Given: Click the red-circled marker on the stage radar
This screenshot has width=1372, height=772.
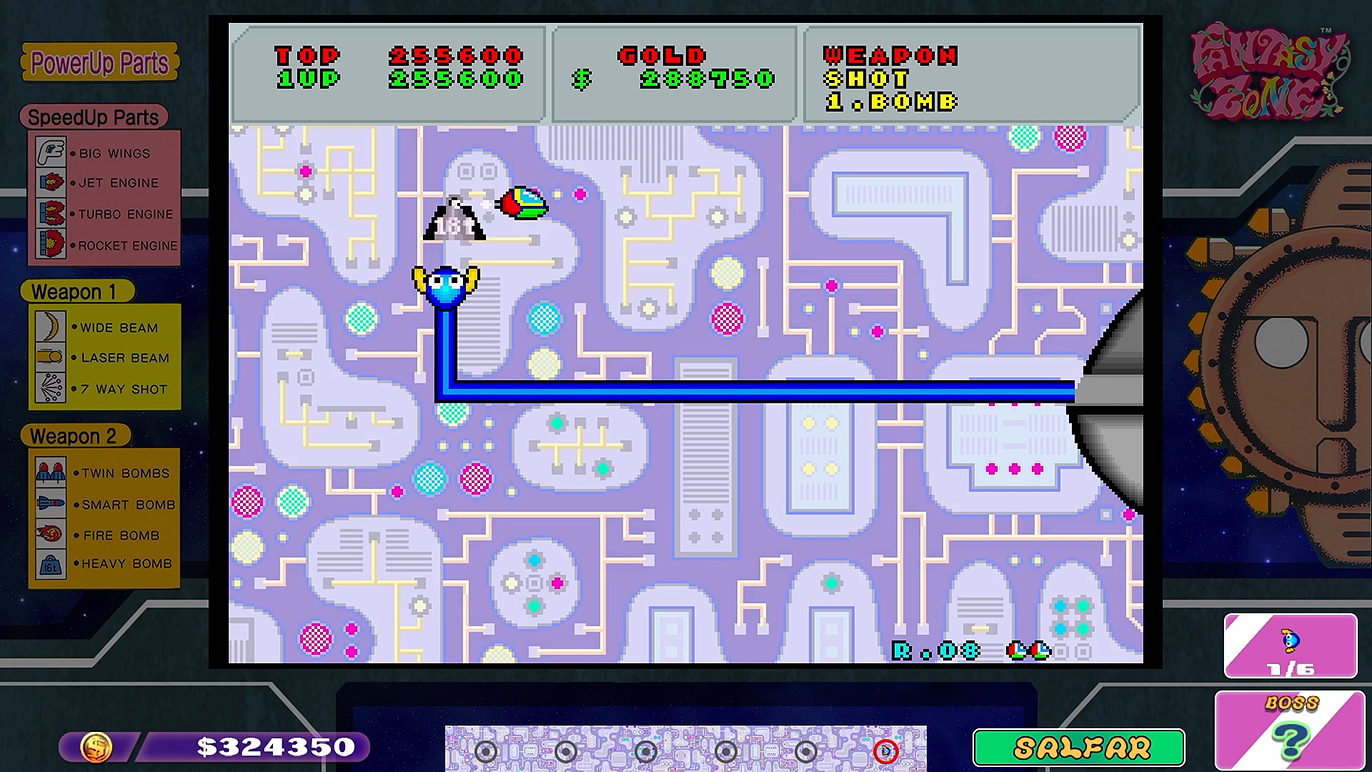Looking at the screenshot, I should tap(886, 750).
